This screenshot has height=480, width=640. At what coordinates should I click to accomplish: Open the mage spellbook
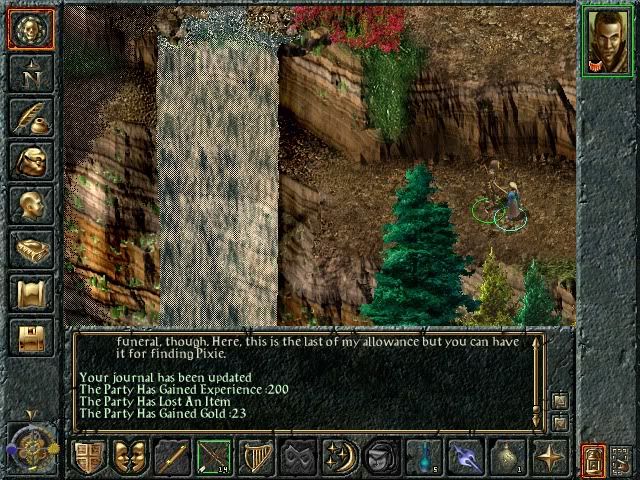[30, 250]
